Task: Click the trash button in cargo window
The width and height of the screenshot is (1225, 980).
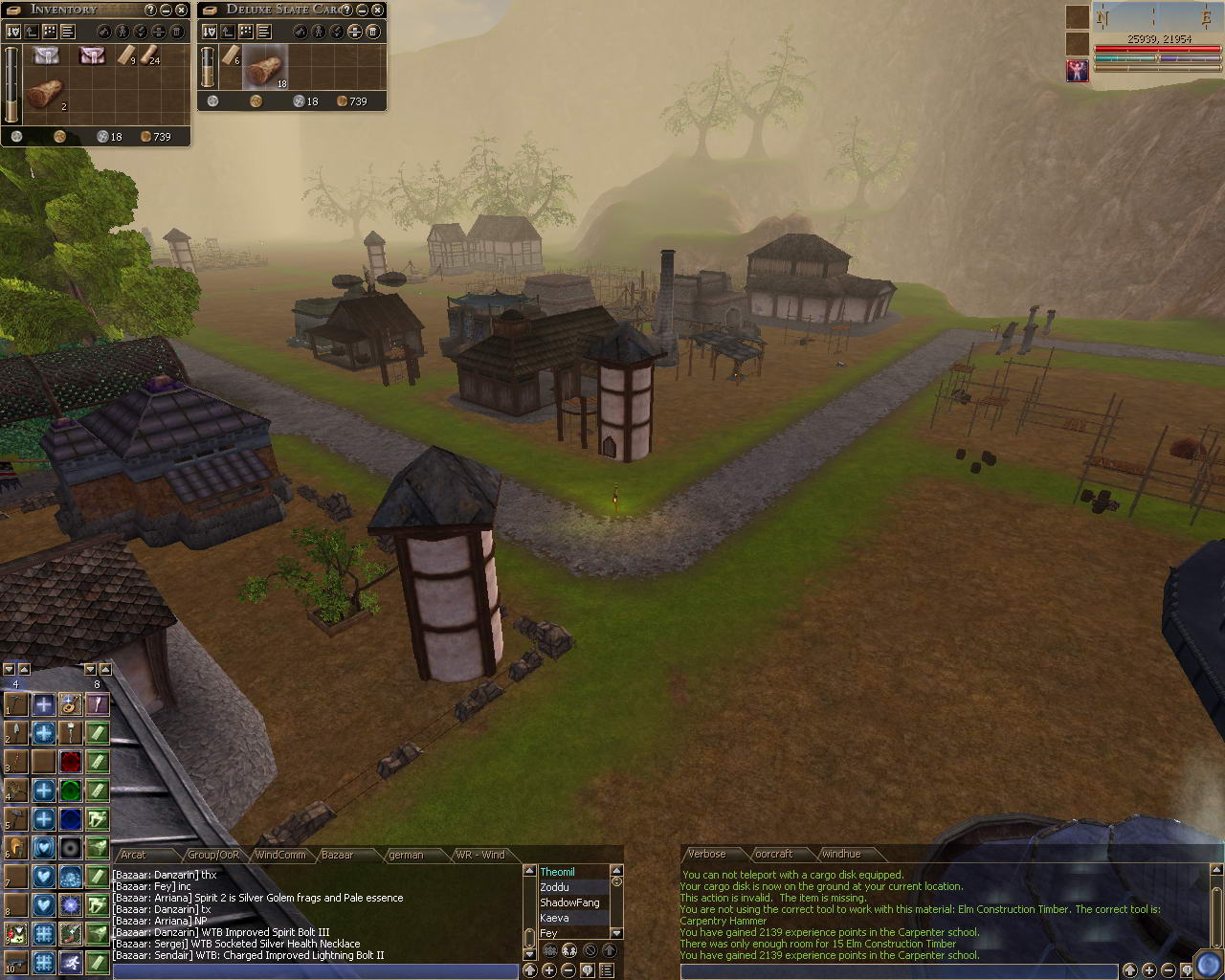Action: pyautogui.click(x=373, y=32)
